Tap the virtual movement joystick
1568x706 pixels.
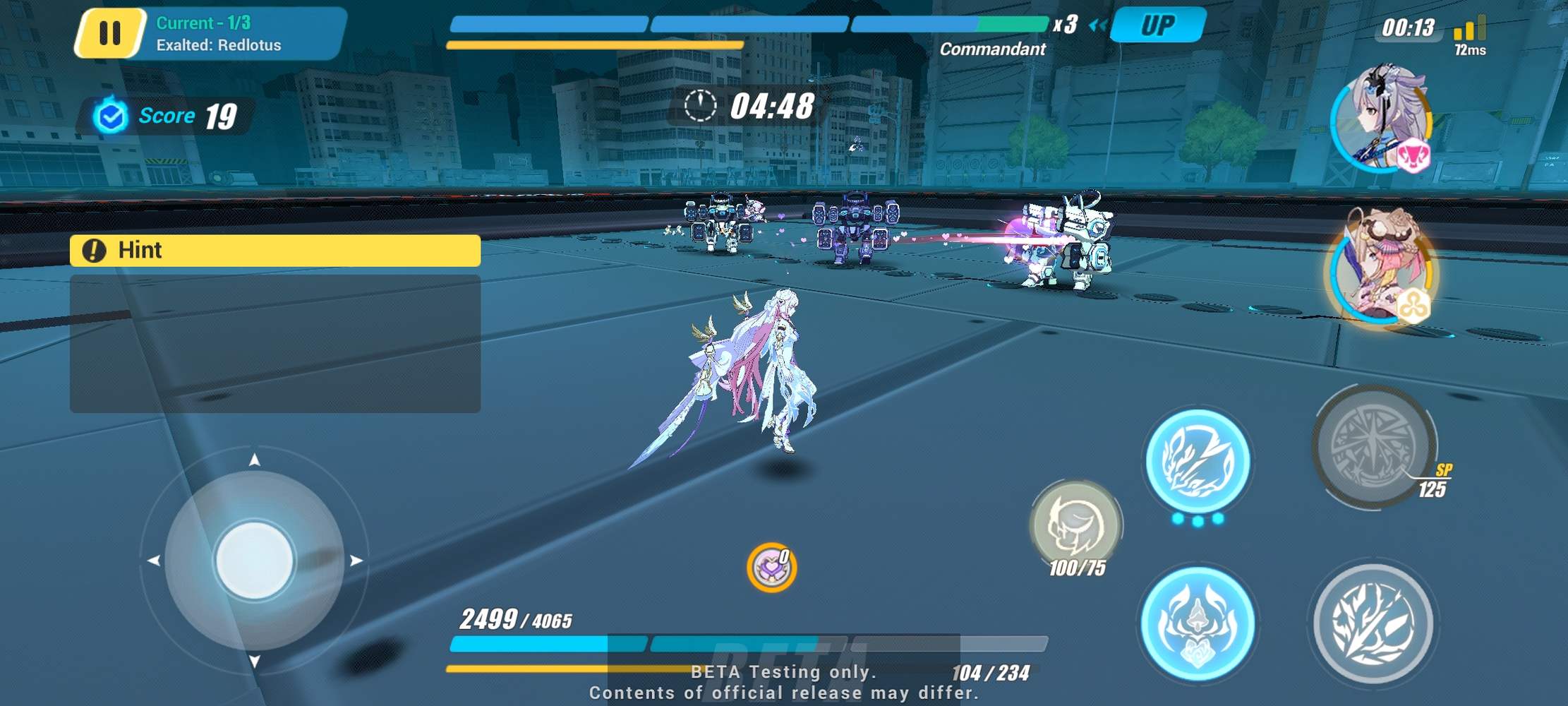(x=255, y=560)
